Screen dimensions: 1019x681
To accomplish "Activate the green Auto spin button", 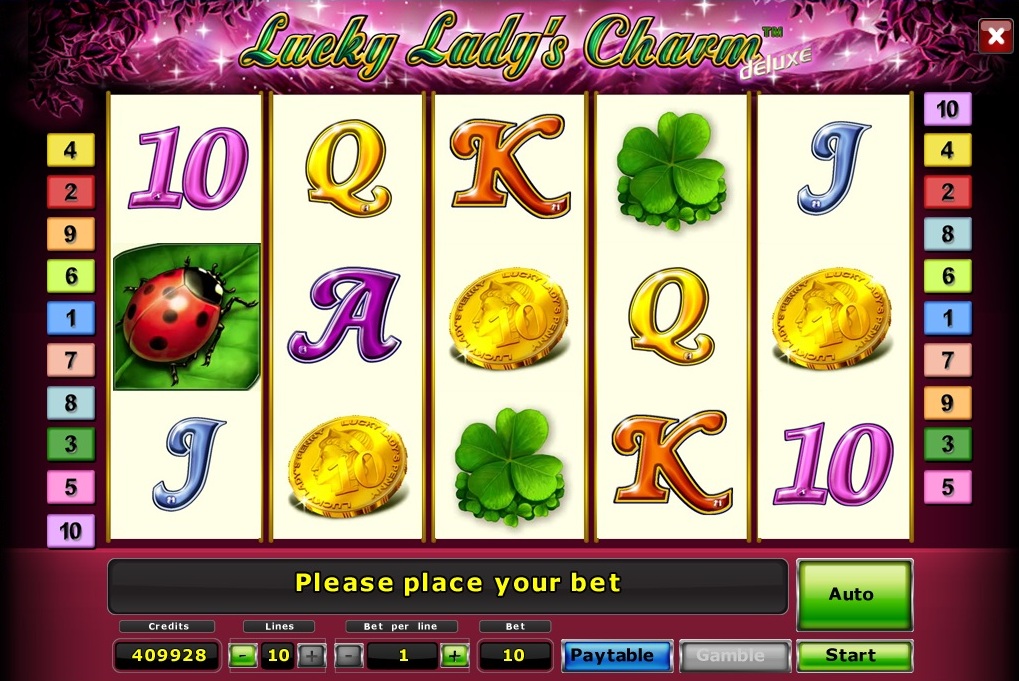I will [854, 594].
